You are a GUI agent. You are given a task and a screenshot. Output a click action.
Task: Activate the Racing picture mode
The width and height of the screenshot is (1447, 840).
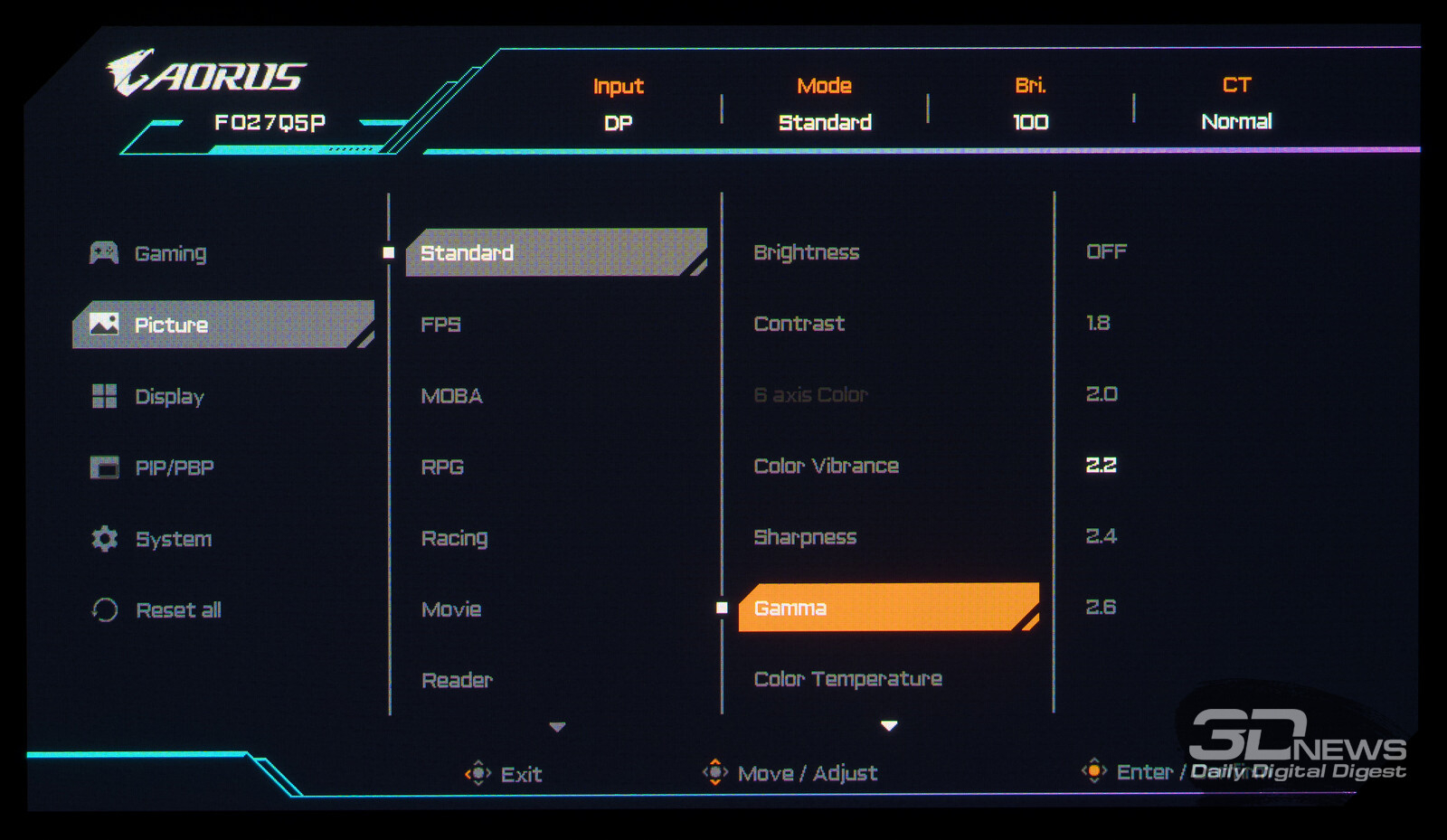pyautogui.click(x=454, y=539)
